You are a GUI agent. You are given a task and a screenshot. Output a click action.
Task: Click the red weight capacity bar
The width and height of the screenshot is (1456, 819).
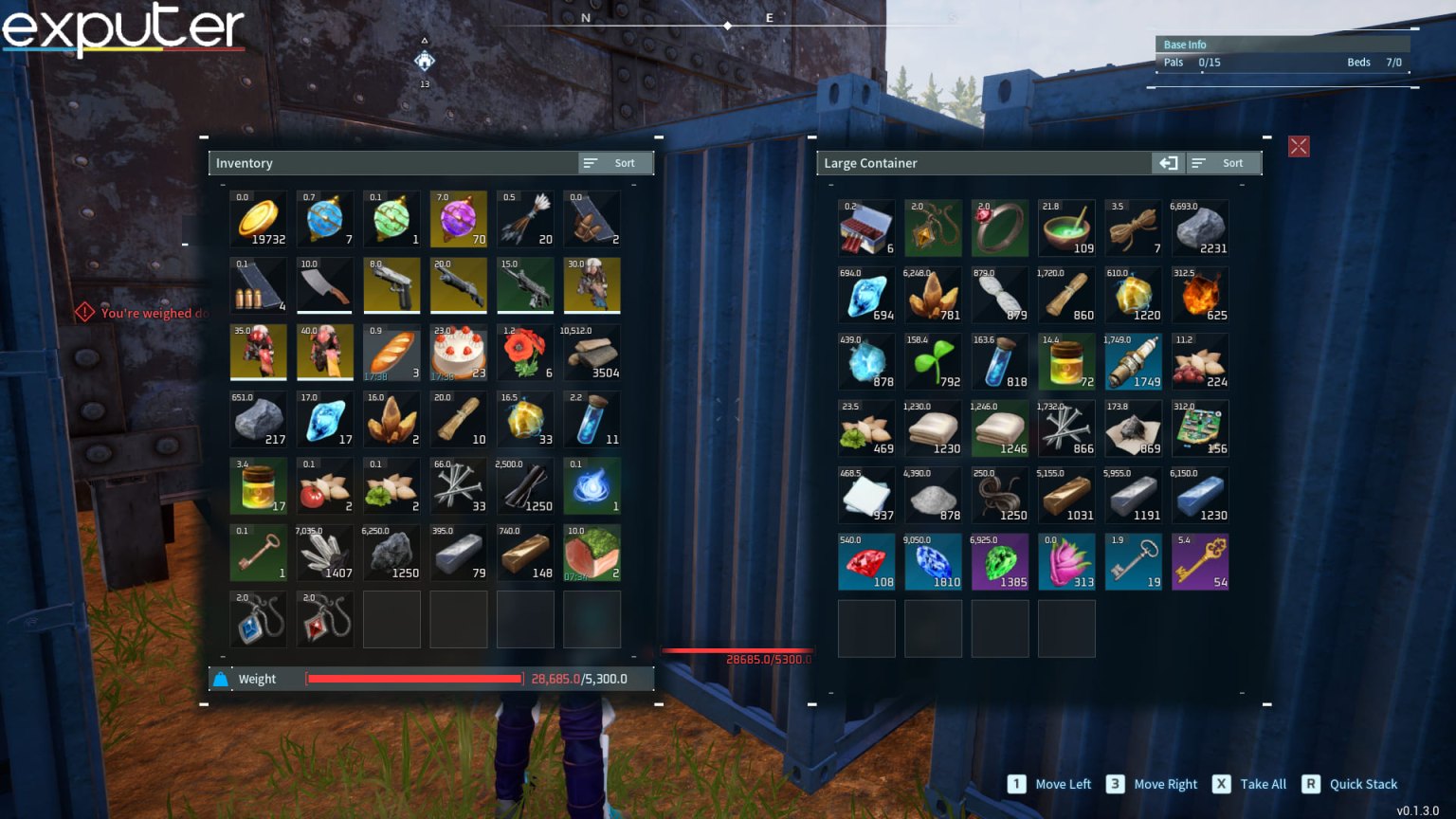coord(412,679)
